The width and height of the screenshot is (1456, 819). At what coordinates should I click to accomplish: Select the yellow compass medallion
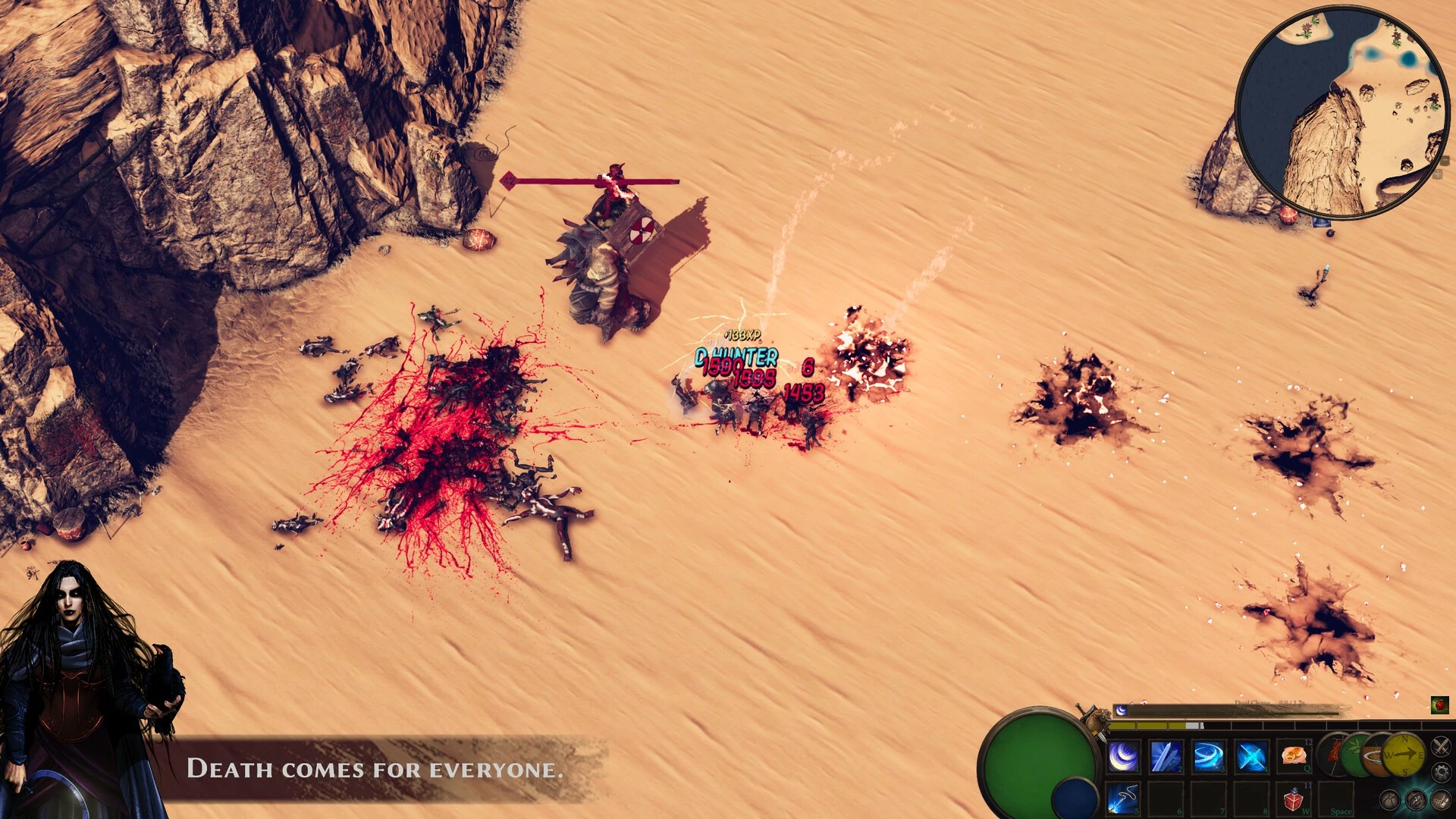click(1404, 755)
